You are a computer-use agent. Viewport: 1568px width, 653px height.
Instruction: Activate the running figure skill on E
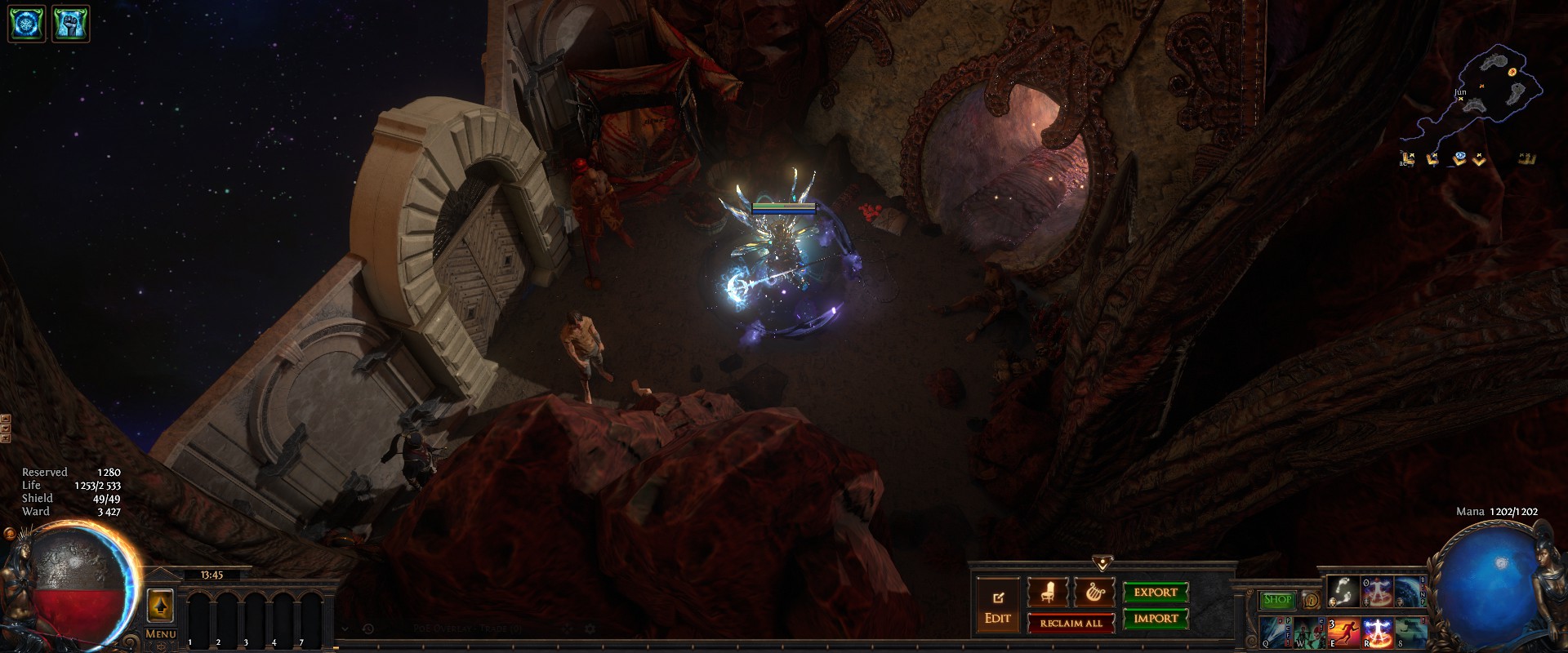[x=1343, y=632]
